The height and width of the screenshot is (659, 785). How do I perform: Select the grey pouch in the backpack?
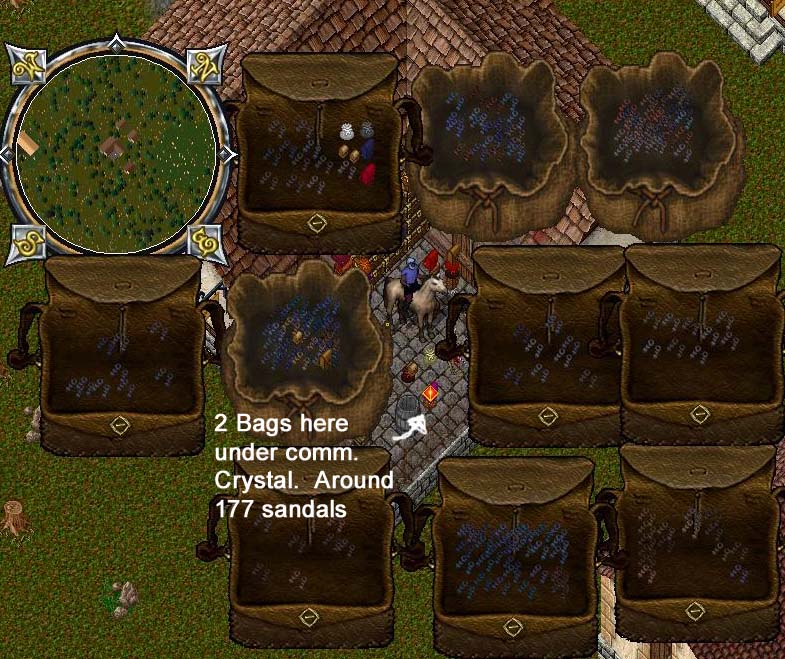(367, 131)
